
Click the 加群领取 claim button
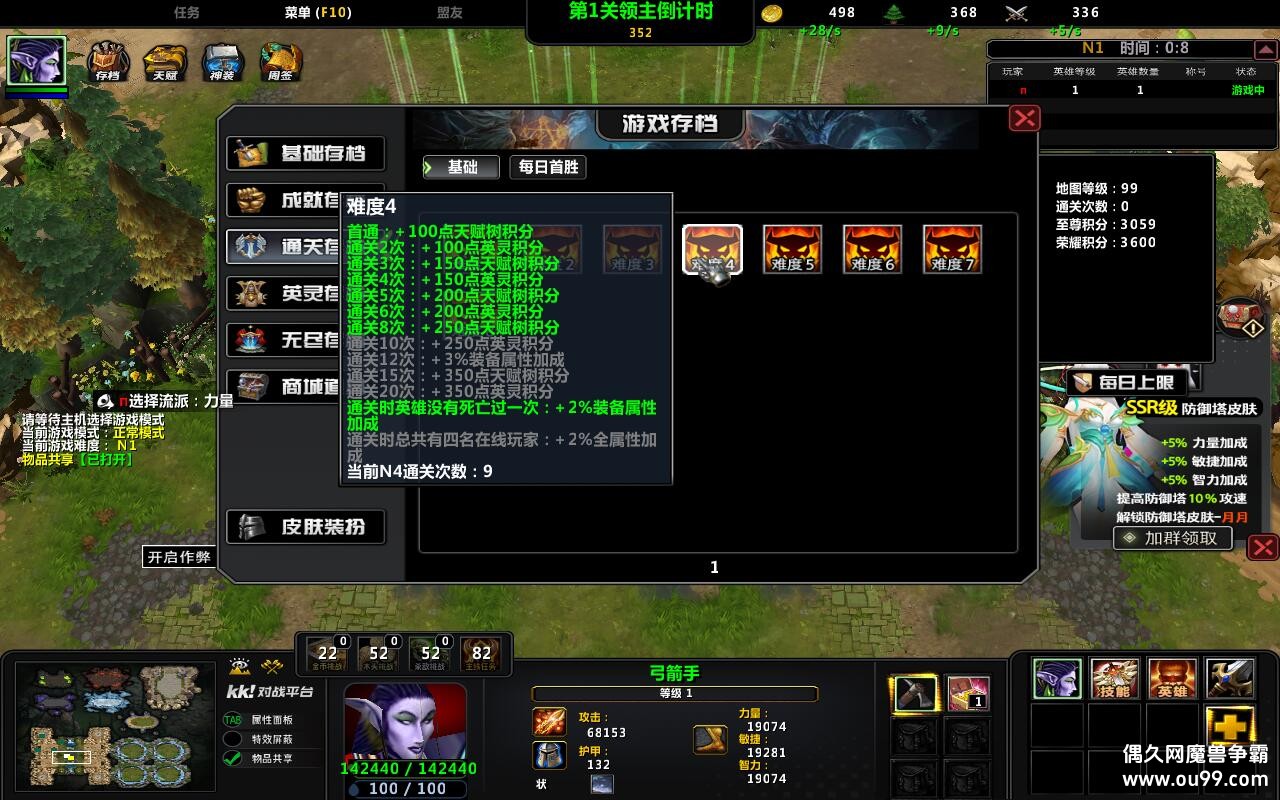(x=1172, y=538)
